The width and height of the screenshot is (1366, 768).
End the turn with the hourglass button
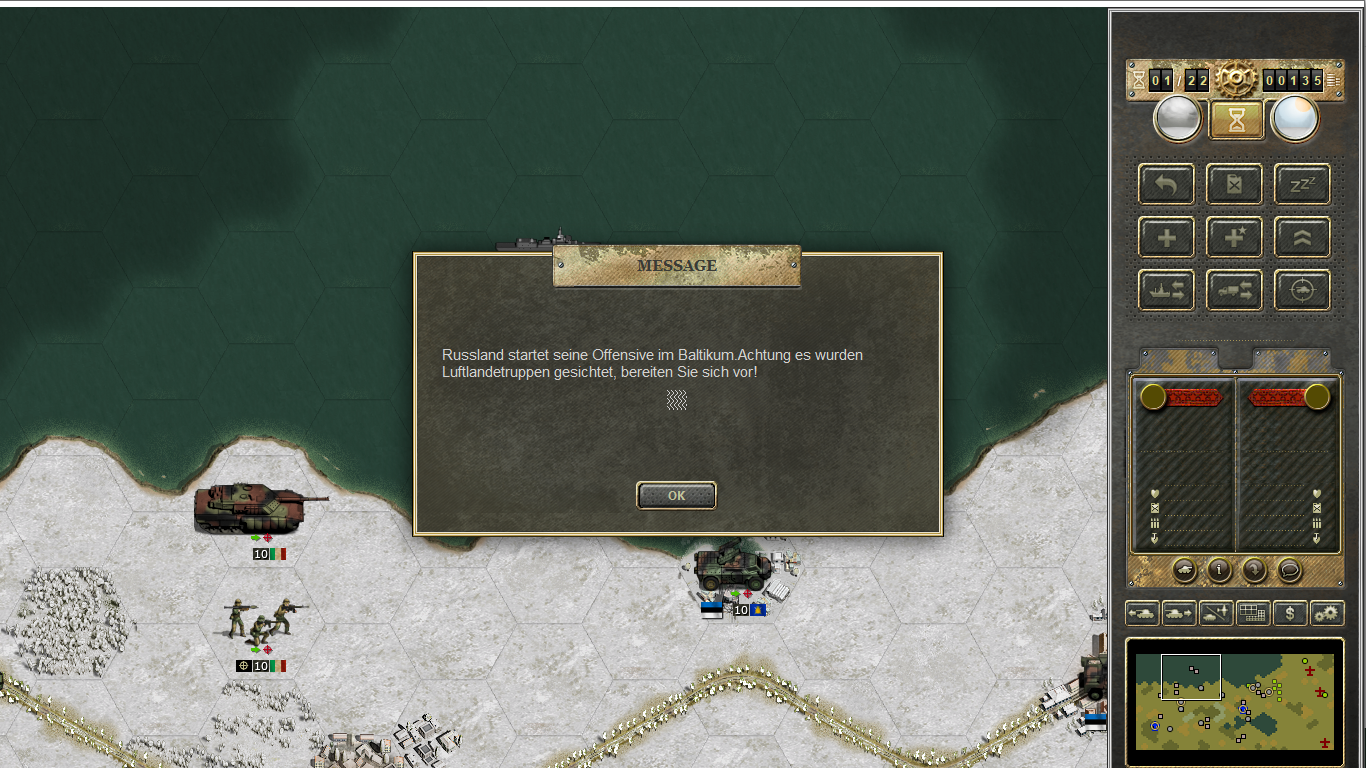pos(1237,120)
